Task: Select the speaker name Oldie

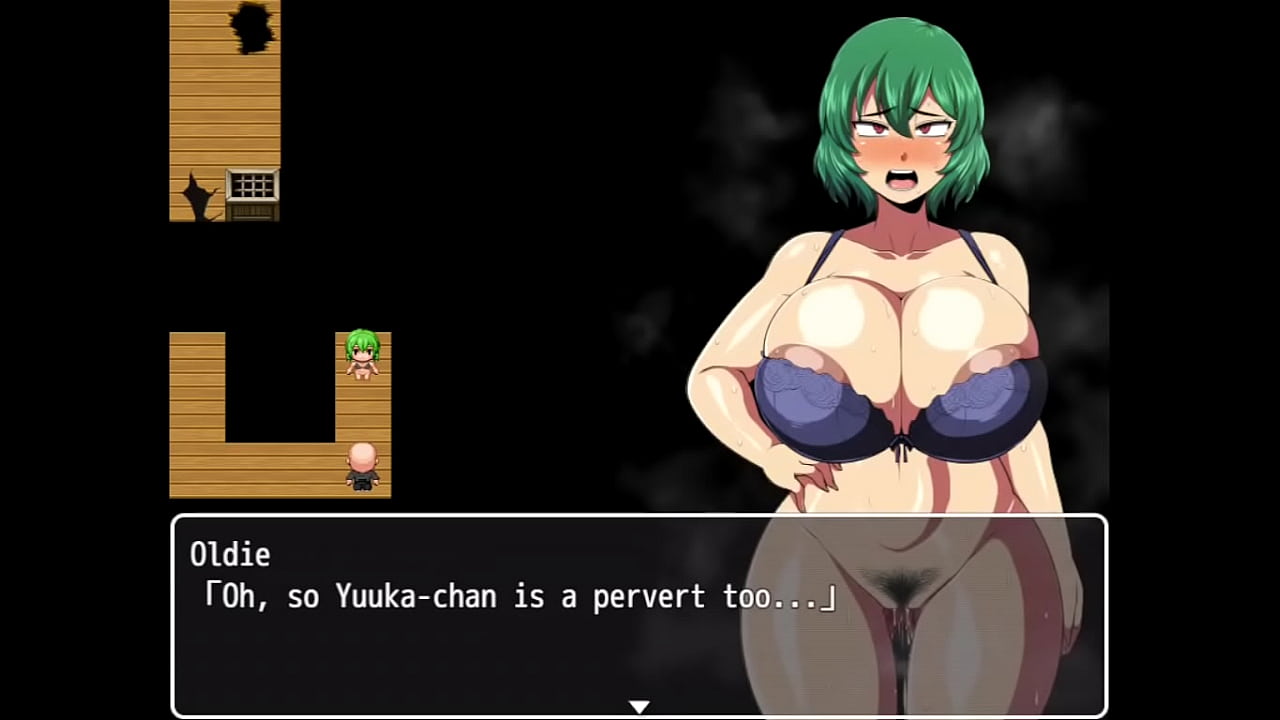Action: (230, 555)
